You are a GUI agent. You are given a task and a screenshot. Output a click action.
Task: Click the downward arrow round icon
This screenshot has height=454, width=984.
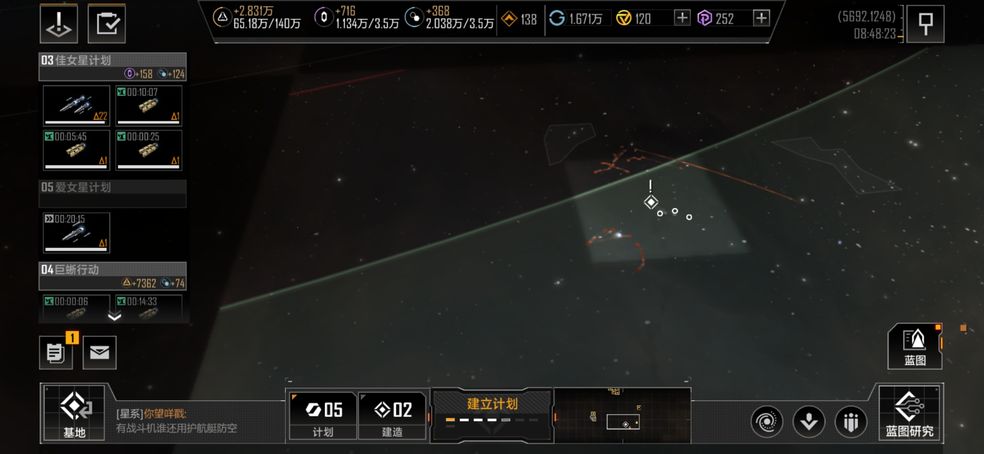[x=808, y=422]
